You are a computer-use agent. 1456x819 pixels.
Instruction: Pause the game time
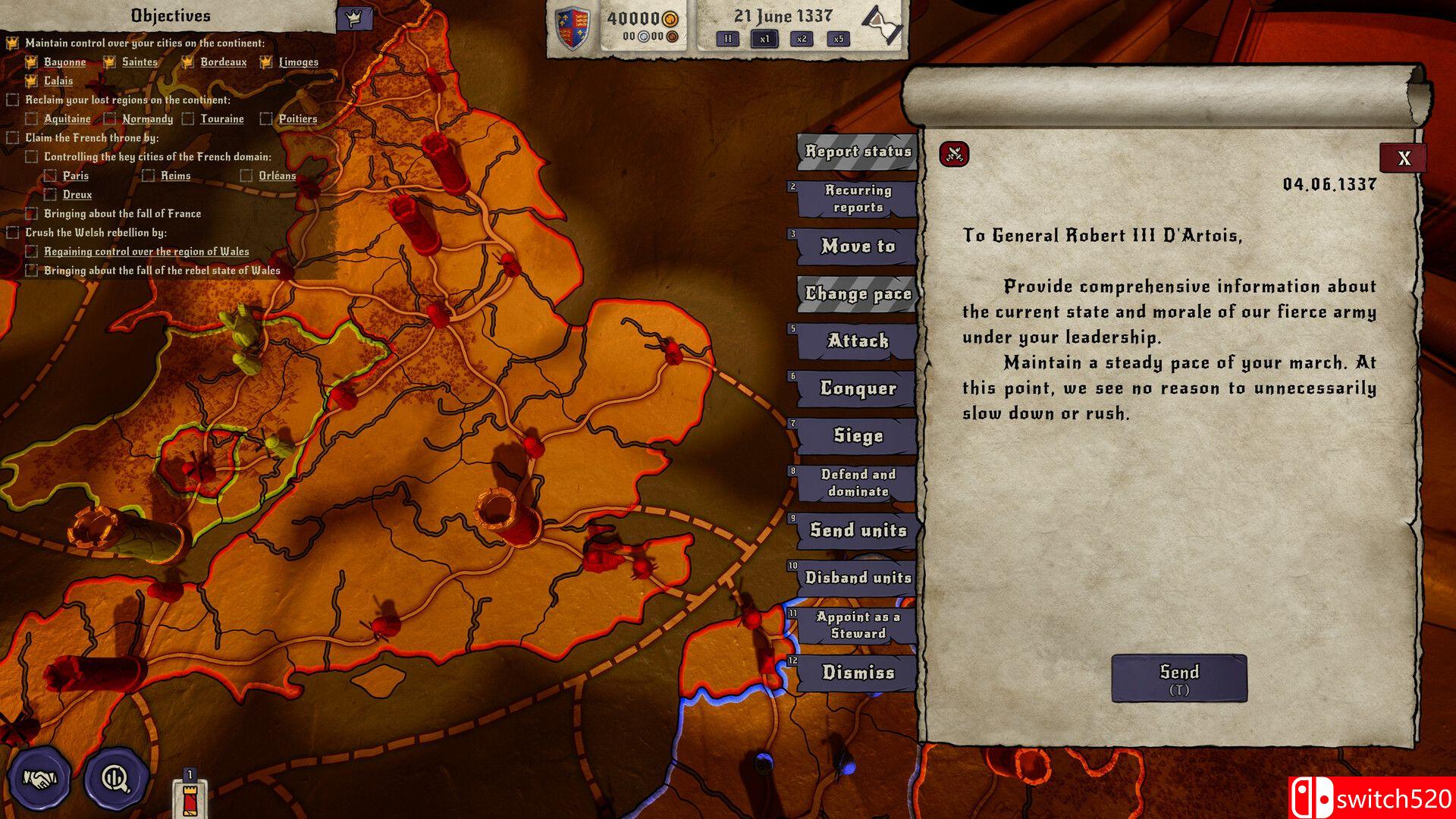click(x=727, y=39)
